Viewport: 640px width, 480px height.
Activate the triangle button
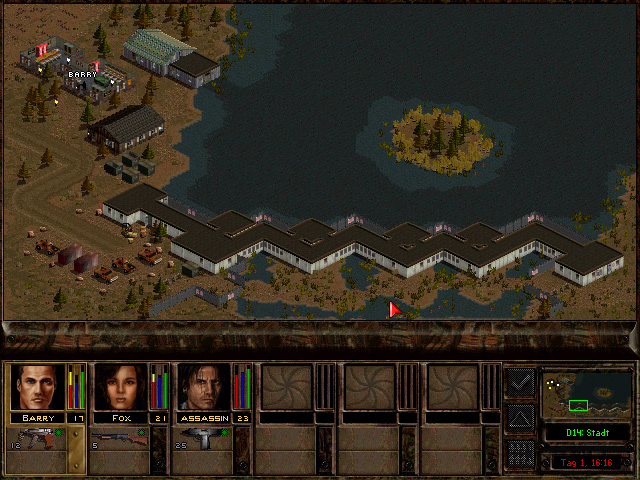[x=520, y=417]
